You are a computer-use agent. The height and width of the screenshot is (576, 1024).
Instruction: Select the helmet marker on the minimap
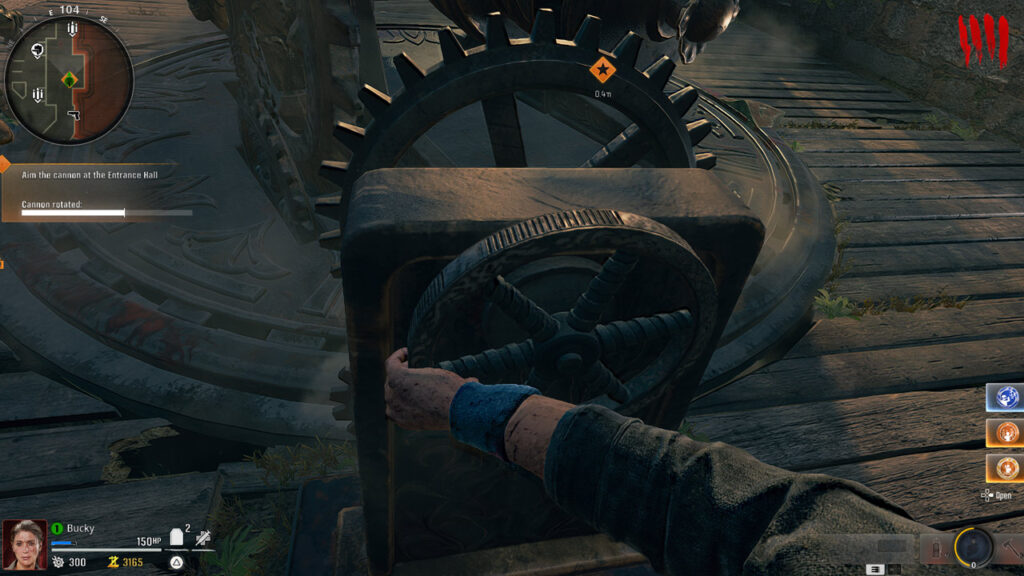click(x=37, y=50)
